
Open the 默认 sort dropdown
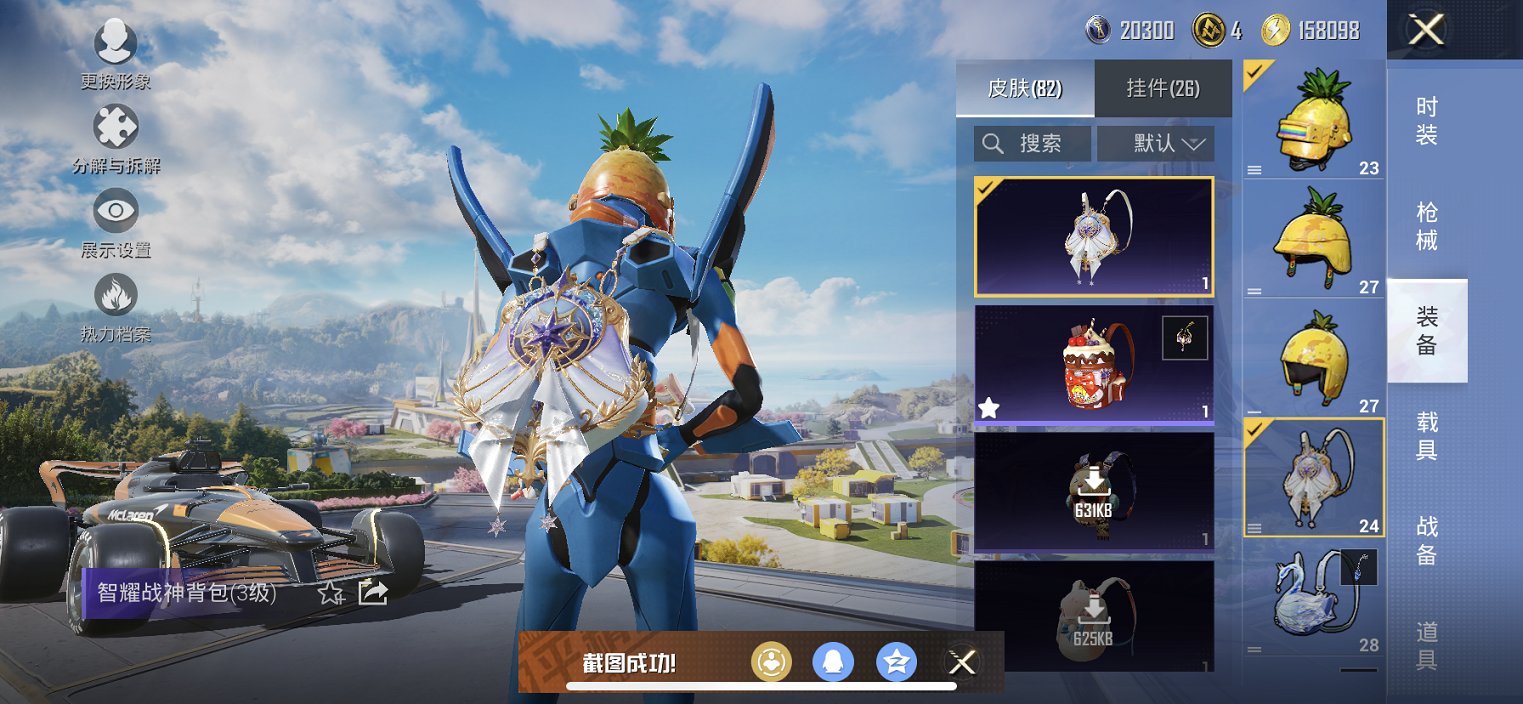(x=1156, y=144)
